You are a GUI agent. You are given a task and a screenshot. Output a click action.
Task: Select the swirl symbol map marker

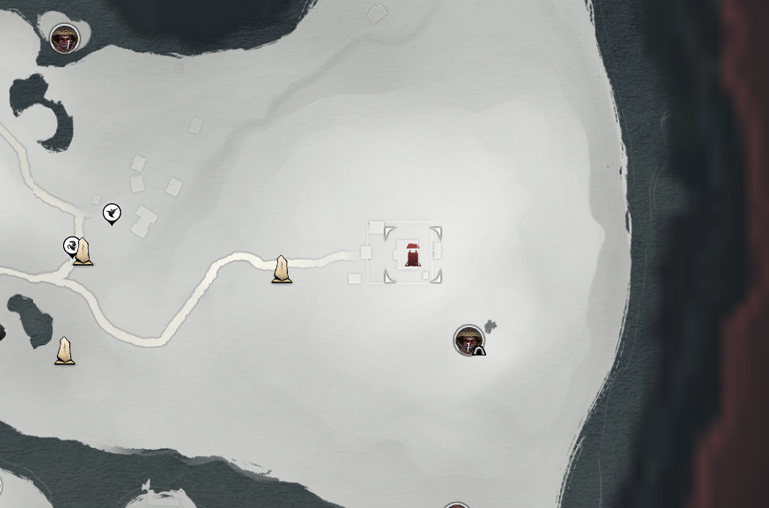pyautogui.click(x=71, y=246)
